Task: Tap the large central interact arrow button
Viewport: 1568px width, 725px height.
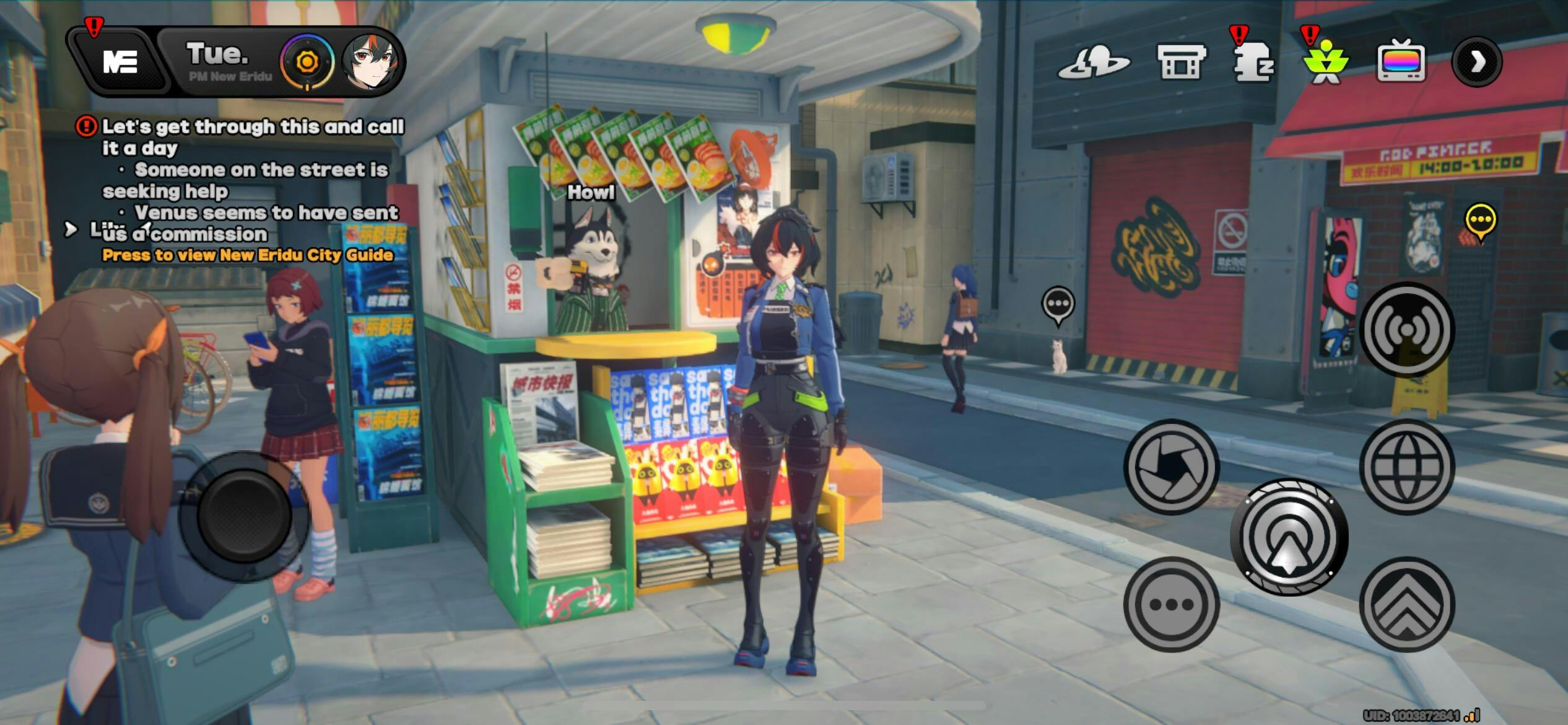Action: (x=1289, y=537)
